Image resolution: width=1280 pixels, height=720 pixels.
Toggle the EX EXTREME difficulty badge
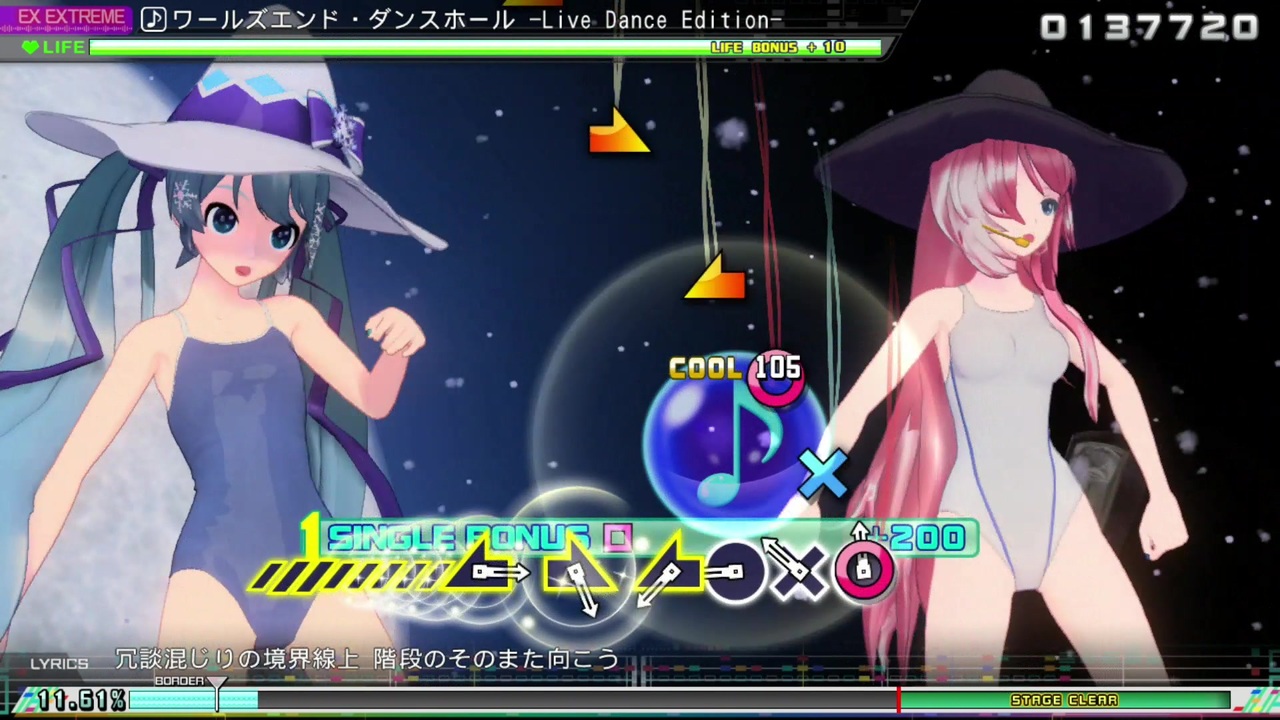pos(70,15)
